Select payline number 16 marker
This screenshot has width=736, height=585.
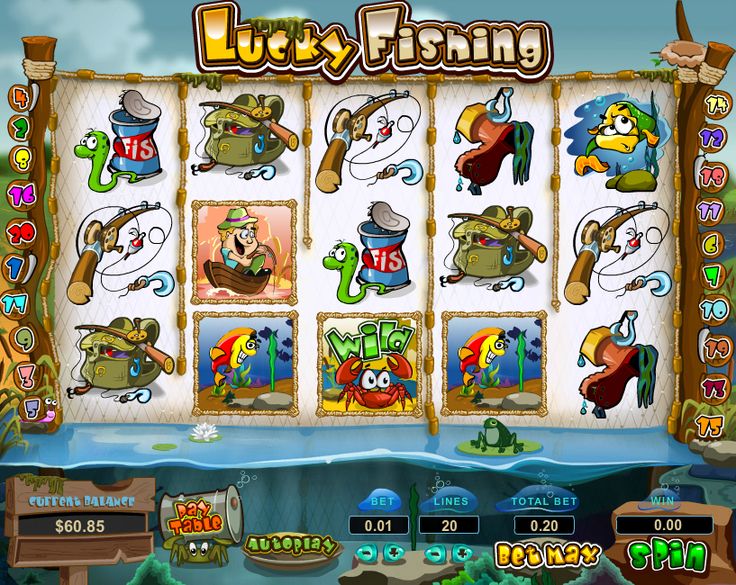click(21, 196)
